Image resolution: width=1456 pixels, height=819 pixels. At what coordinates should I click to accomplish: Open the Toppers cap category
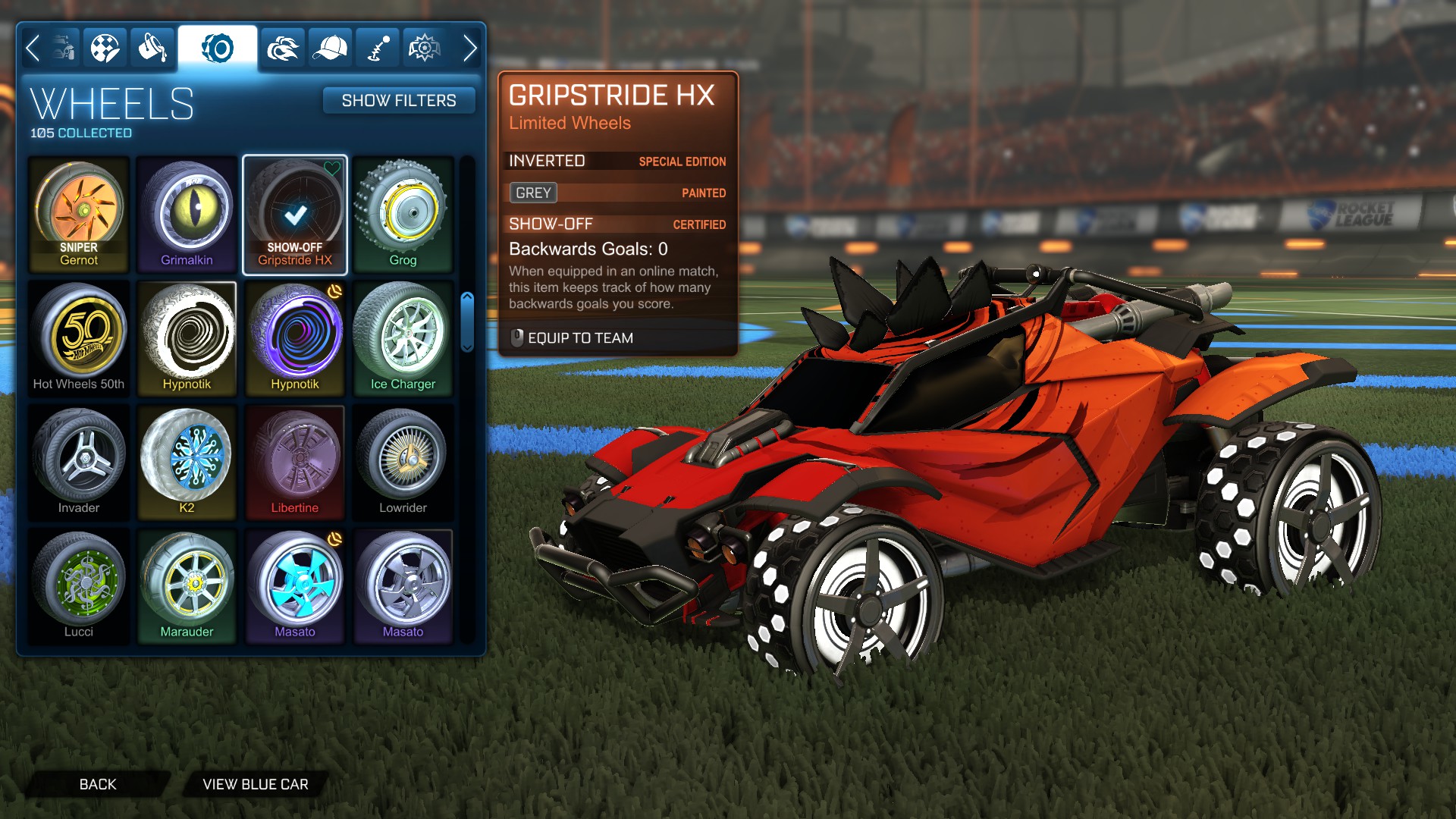tap(329, 47)
